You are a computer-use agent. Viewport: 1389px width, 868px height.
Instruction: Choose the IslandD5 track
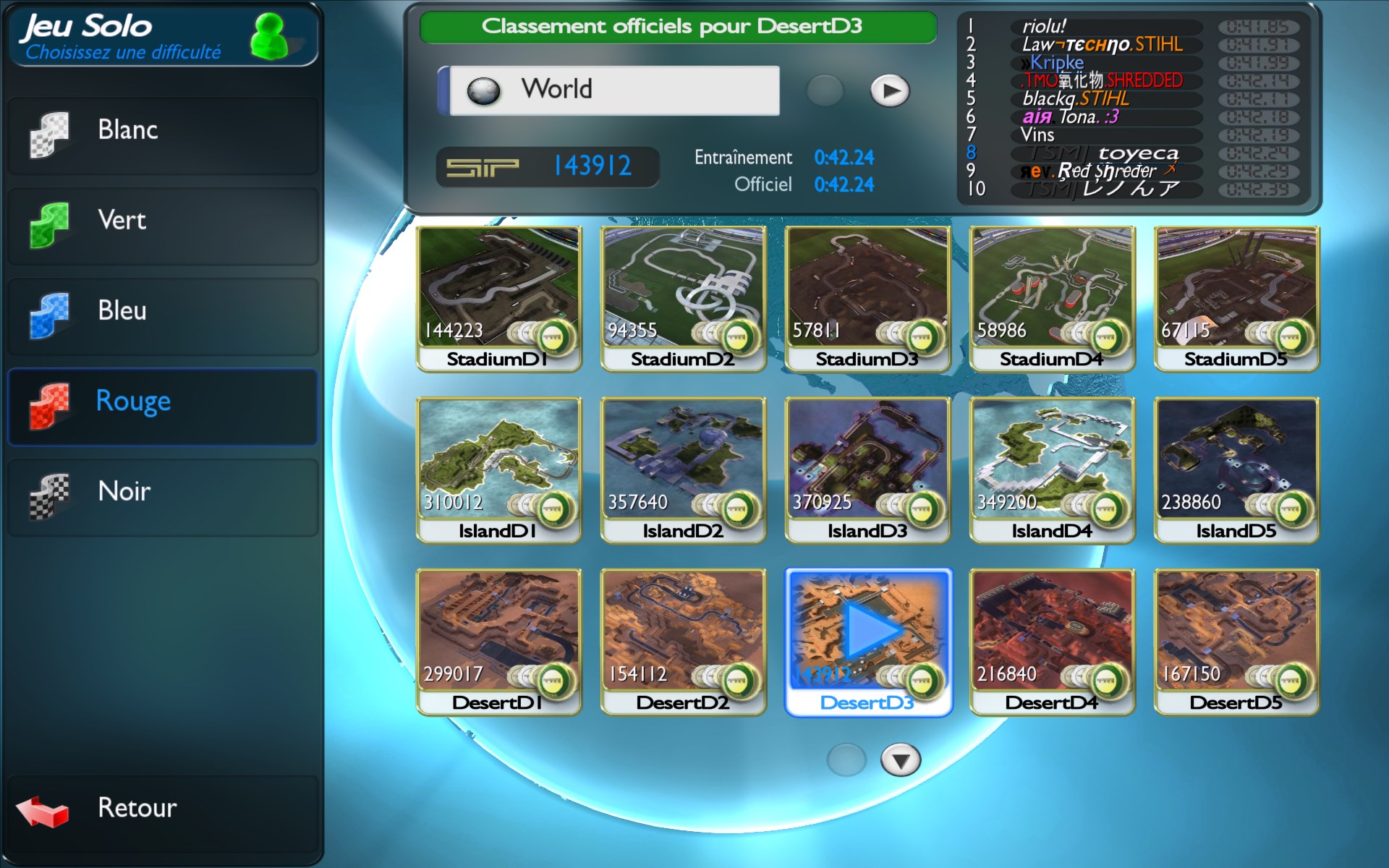[x=1236, y=469]
